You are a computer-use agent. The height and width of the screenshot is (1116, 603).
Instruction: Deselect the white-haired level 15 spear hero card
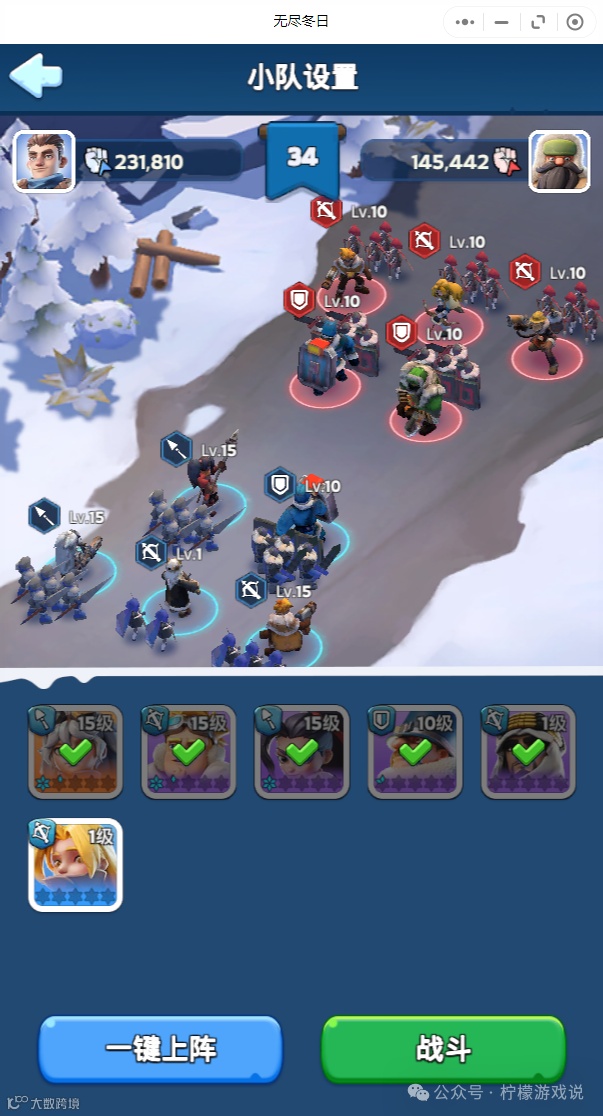tap(75, 752)
